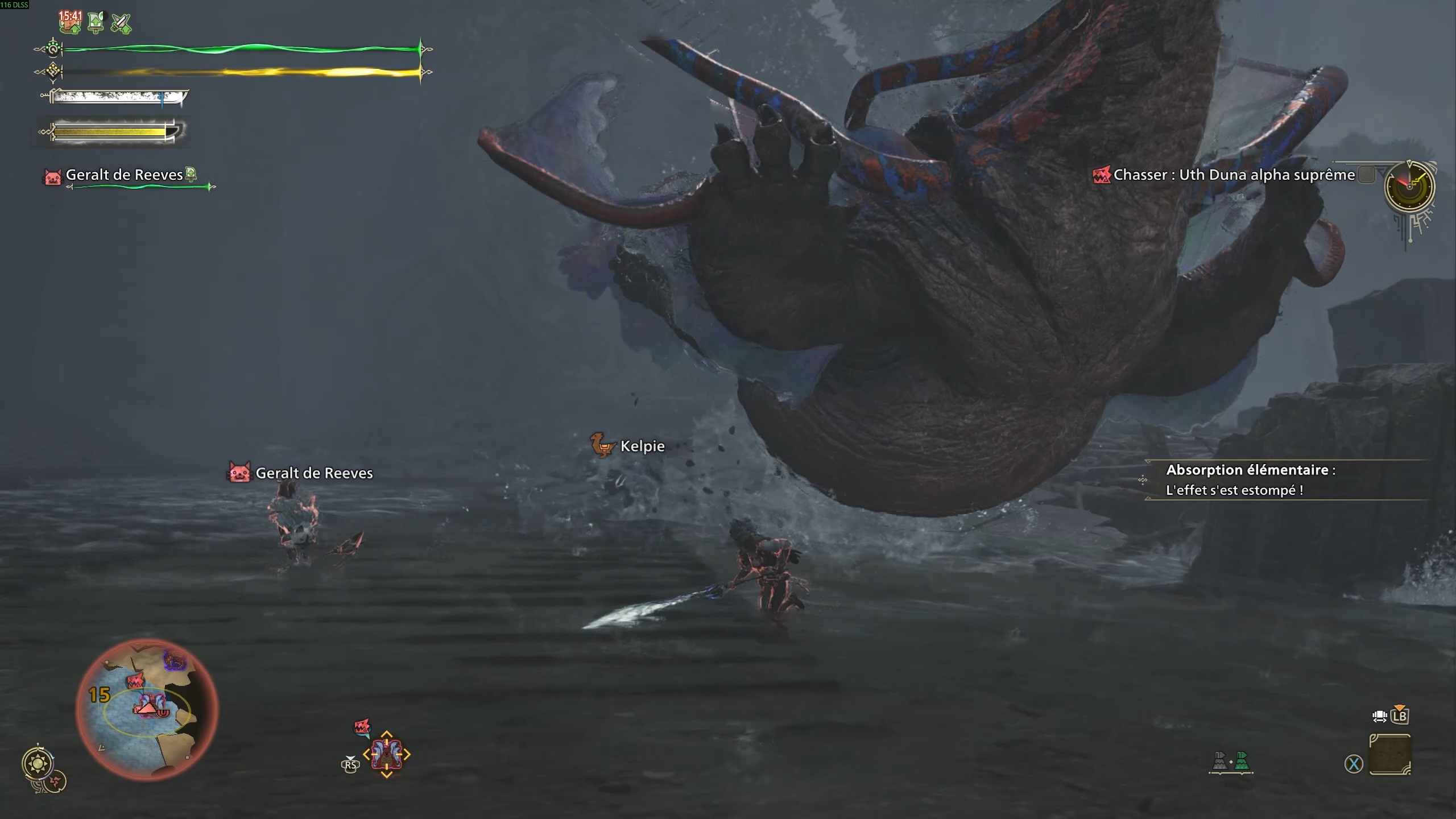Click the Palico face icon near Geralt de Reeves
This screenshot has width=1456, height=819.
[52, 176]
